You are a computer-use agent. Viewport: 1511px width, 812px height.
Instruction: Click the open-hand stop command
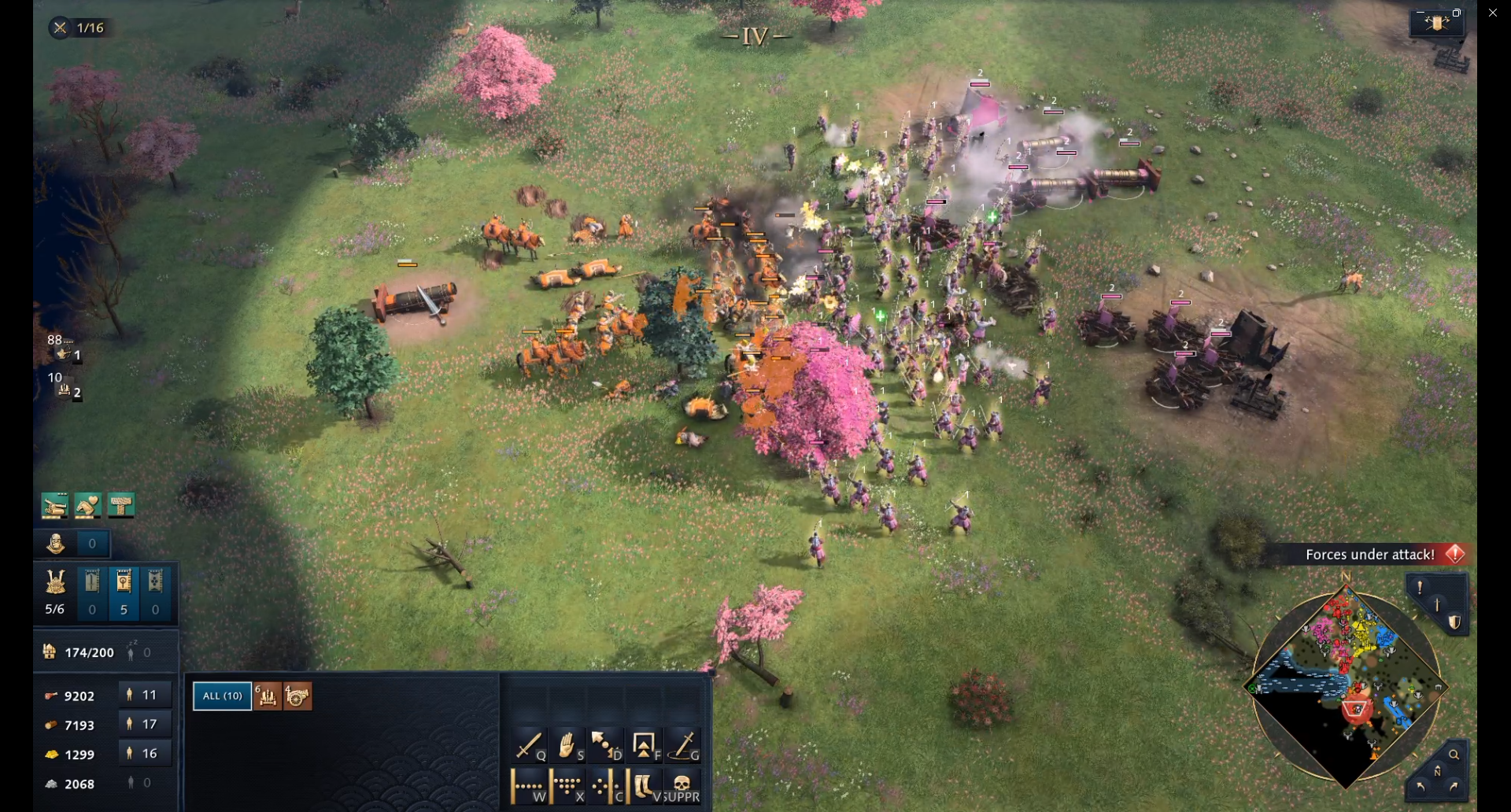567,744
